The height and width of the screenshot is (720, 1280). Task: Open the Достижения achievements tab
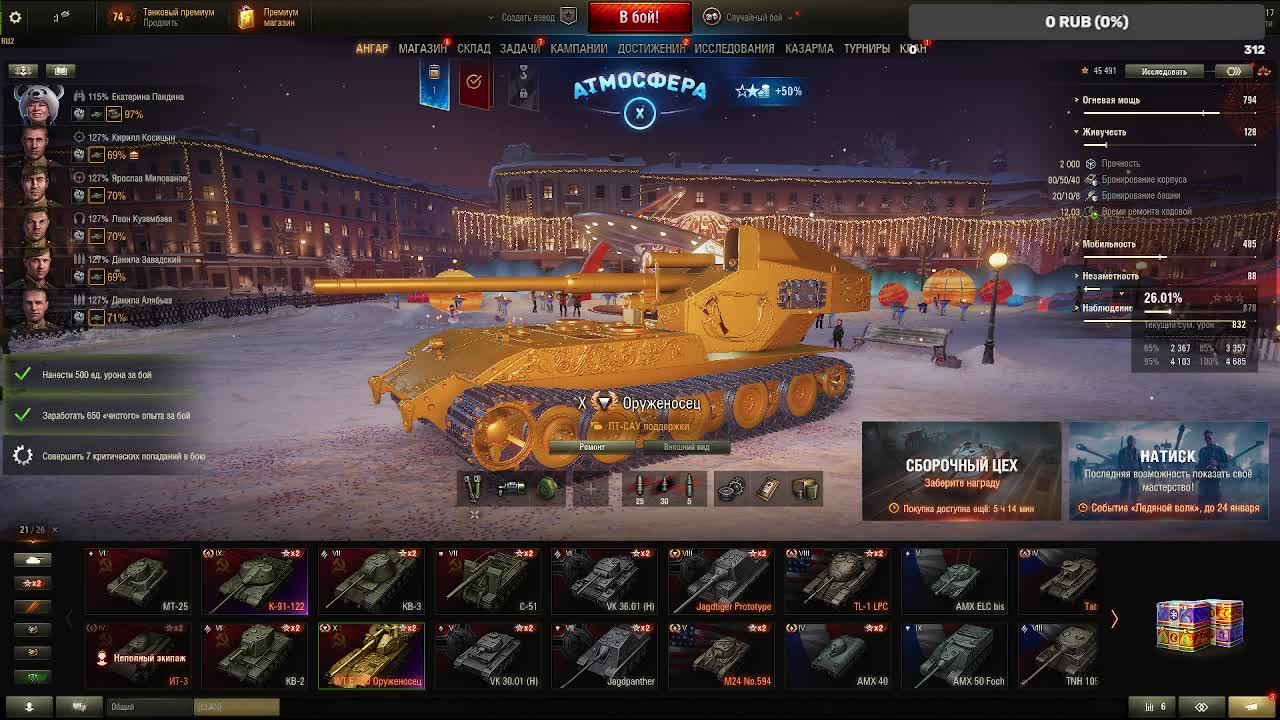pyautogui.click(x=651, y=48)
